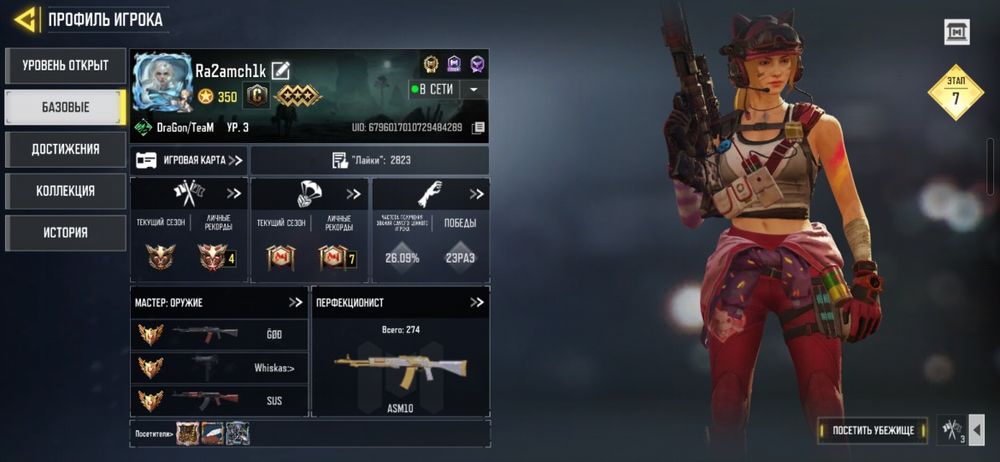
Task: Show the "История" tab
Action: [65, 232]
